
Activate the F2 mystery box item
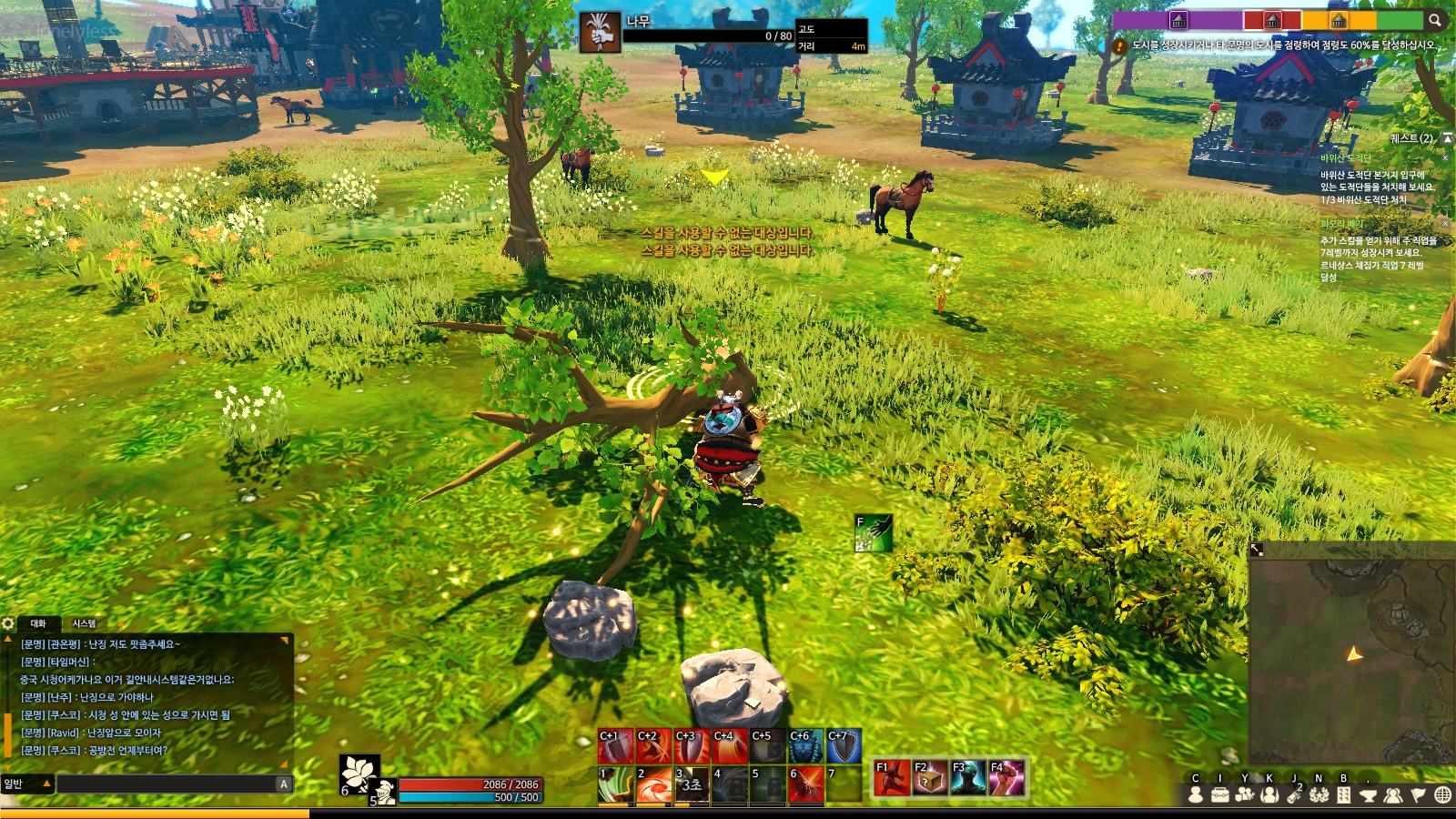tap(929, 778)
